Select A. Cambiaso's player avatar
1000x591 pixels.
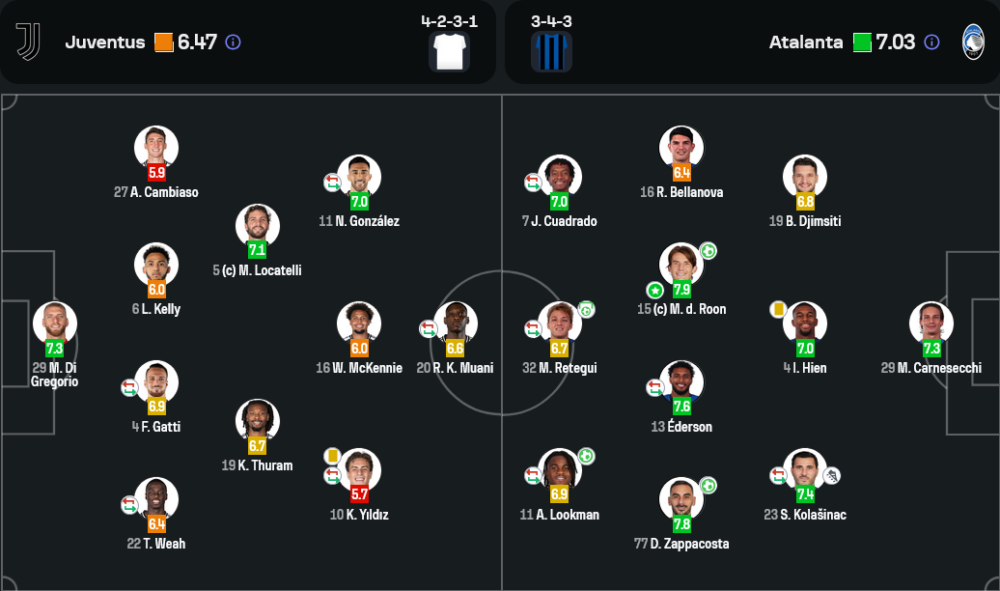(x=156, y=147)
